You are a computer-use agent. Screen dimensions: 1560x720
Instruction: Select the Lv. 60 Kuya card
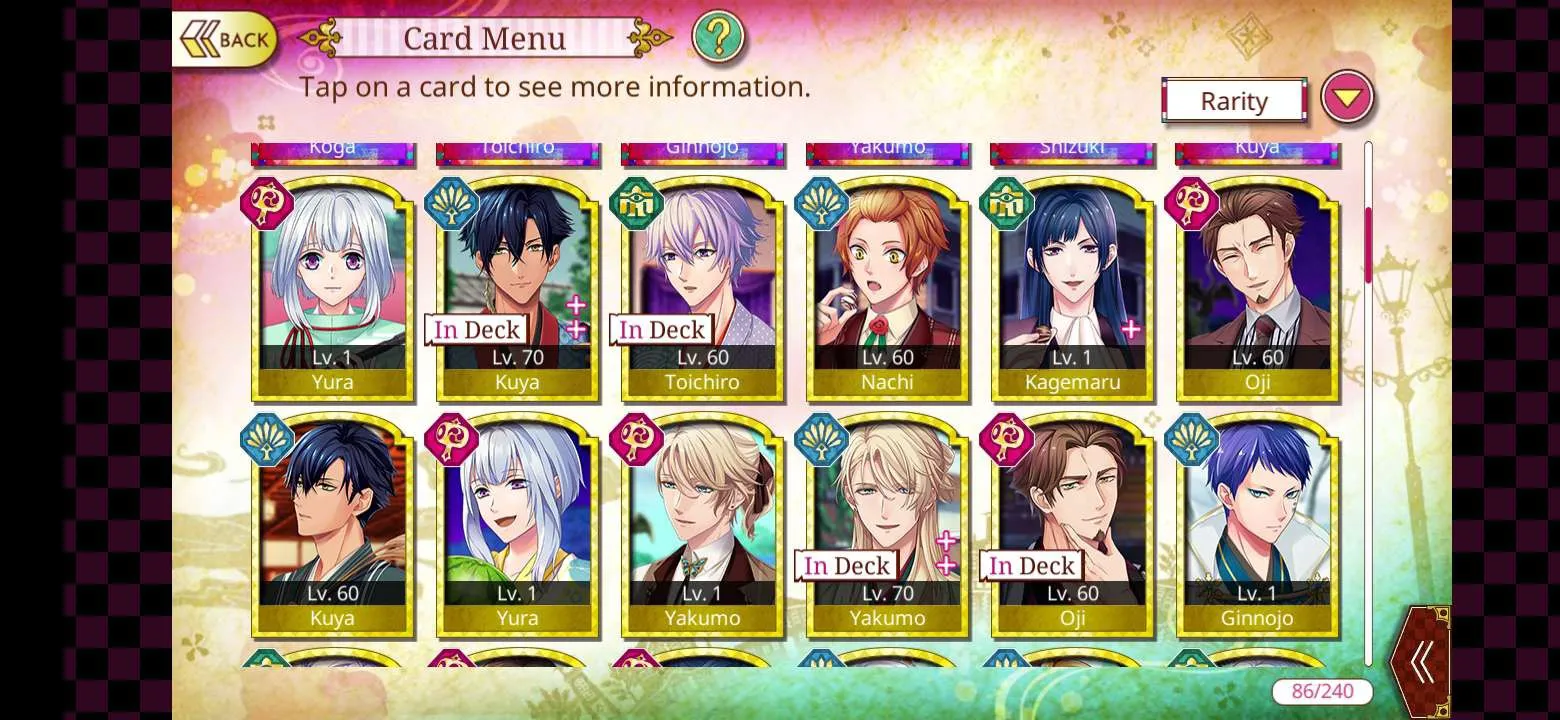[332, 525]
